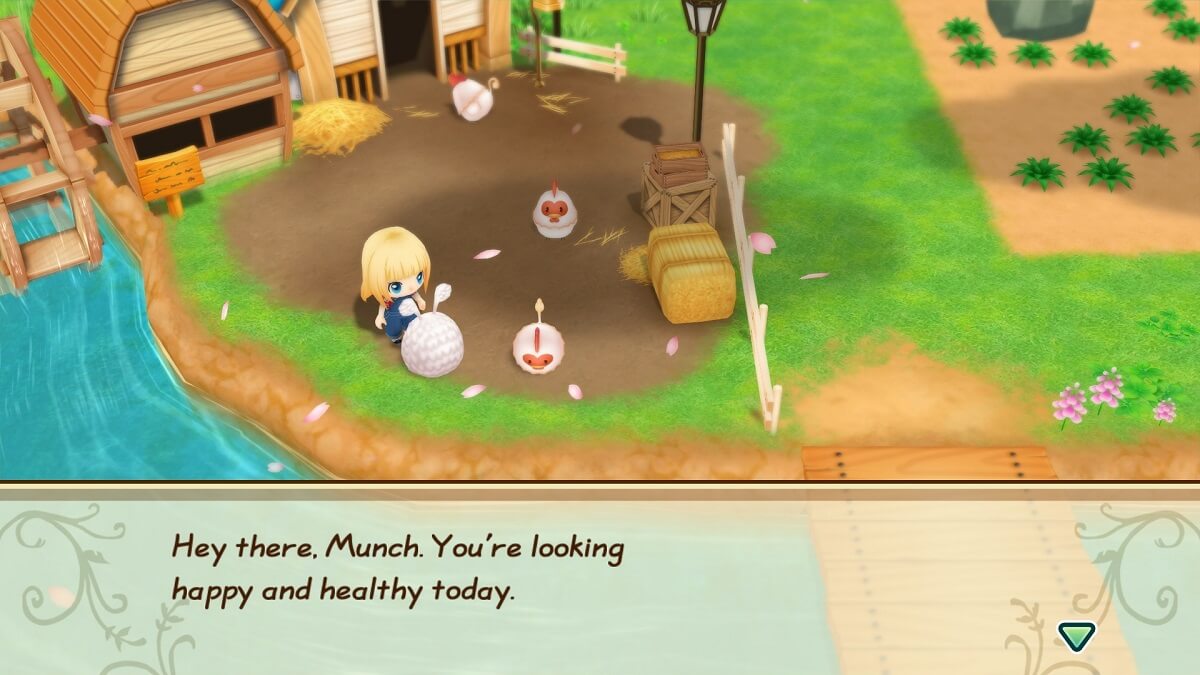The width and height of the screenshot is (1200, 675).
Task: Advance dialogue with the green arrow
Action: tap(1076, 634)
